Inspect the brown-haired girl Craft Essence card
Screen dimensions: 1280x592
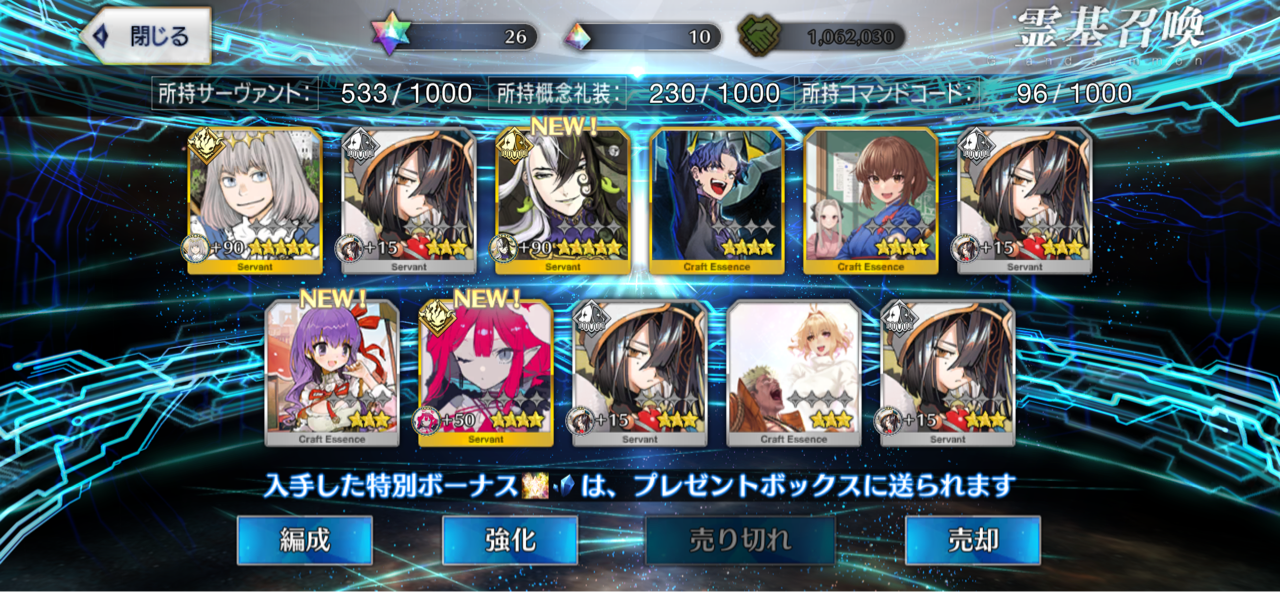click(871, 200)
